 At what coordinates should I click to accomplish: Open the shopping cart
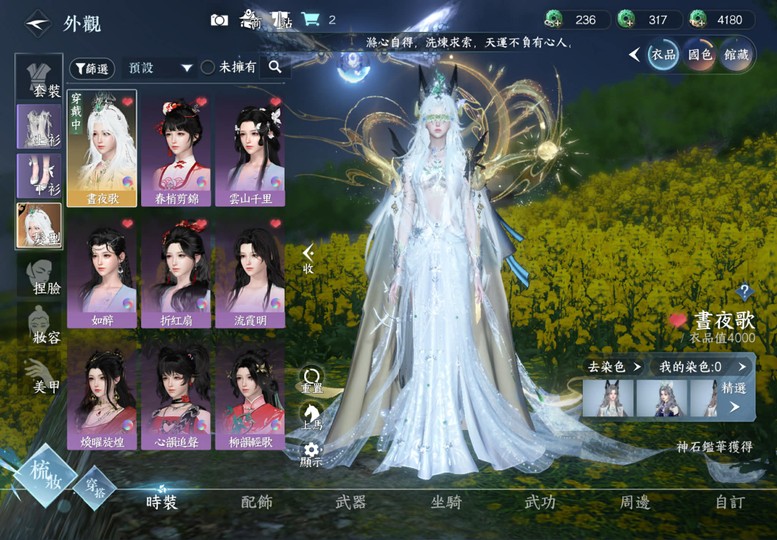tap(311, 20)
